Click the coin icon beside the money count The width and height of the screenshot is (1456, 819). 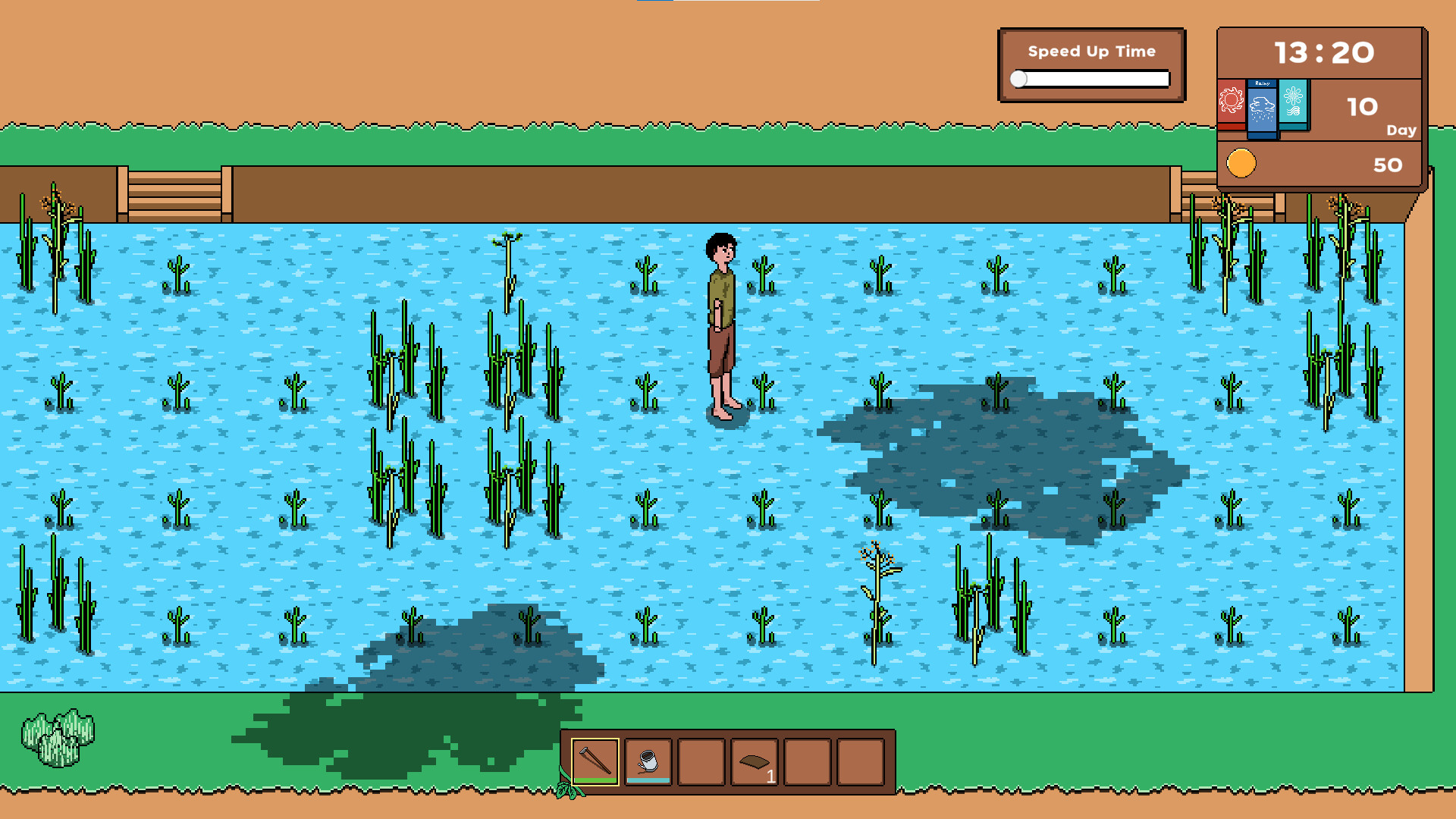(1241, 162)
